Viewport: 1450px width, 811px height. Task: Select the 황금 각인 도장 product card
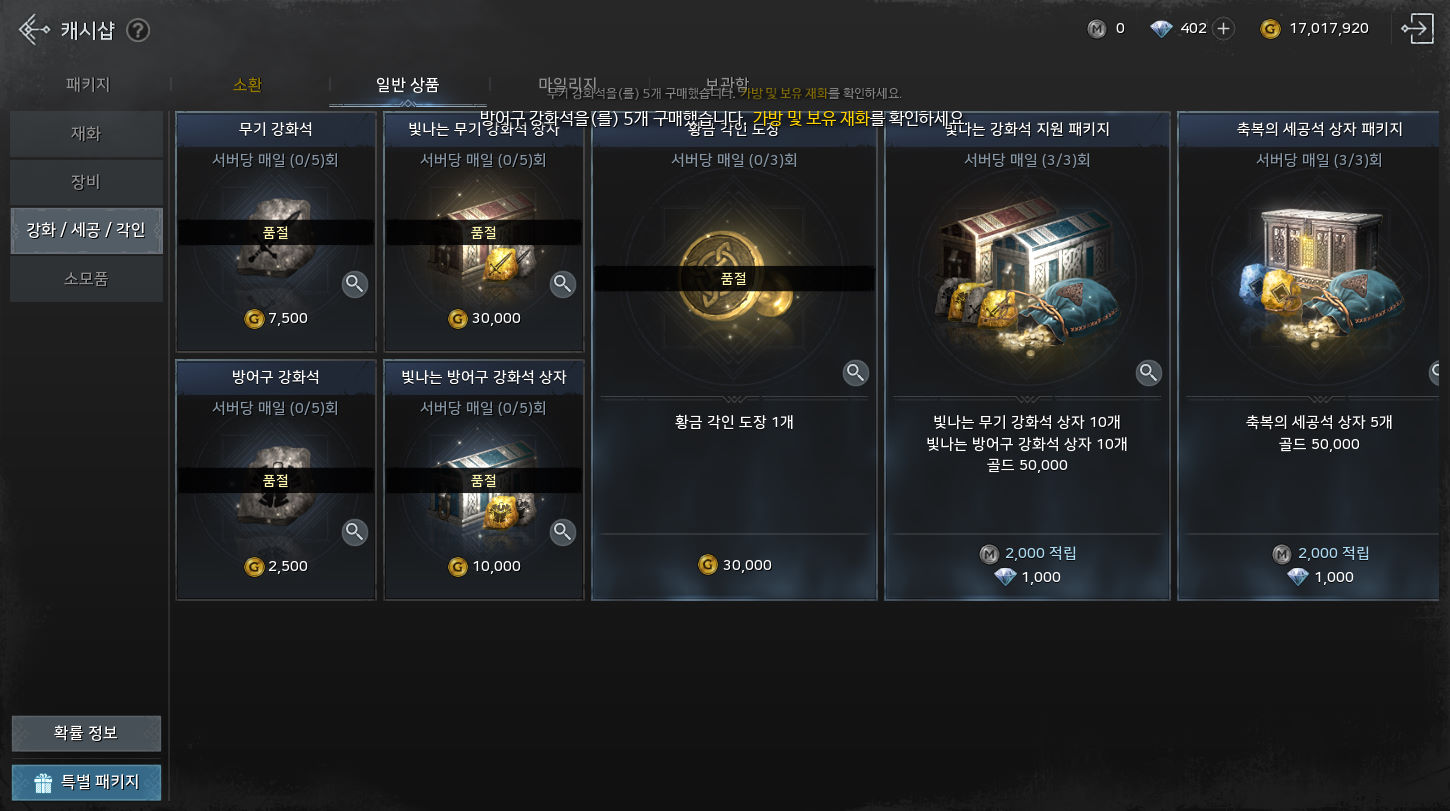pos(734,400)
